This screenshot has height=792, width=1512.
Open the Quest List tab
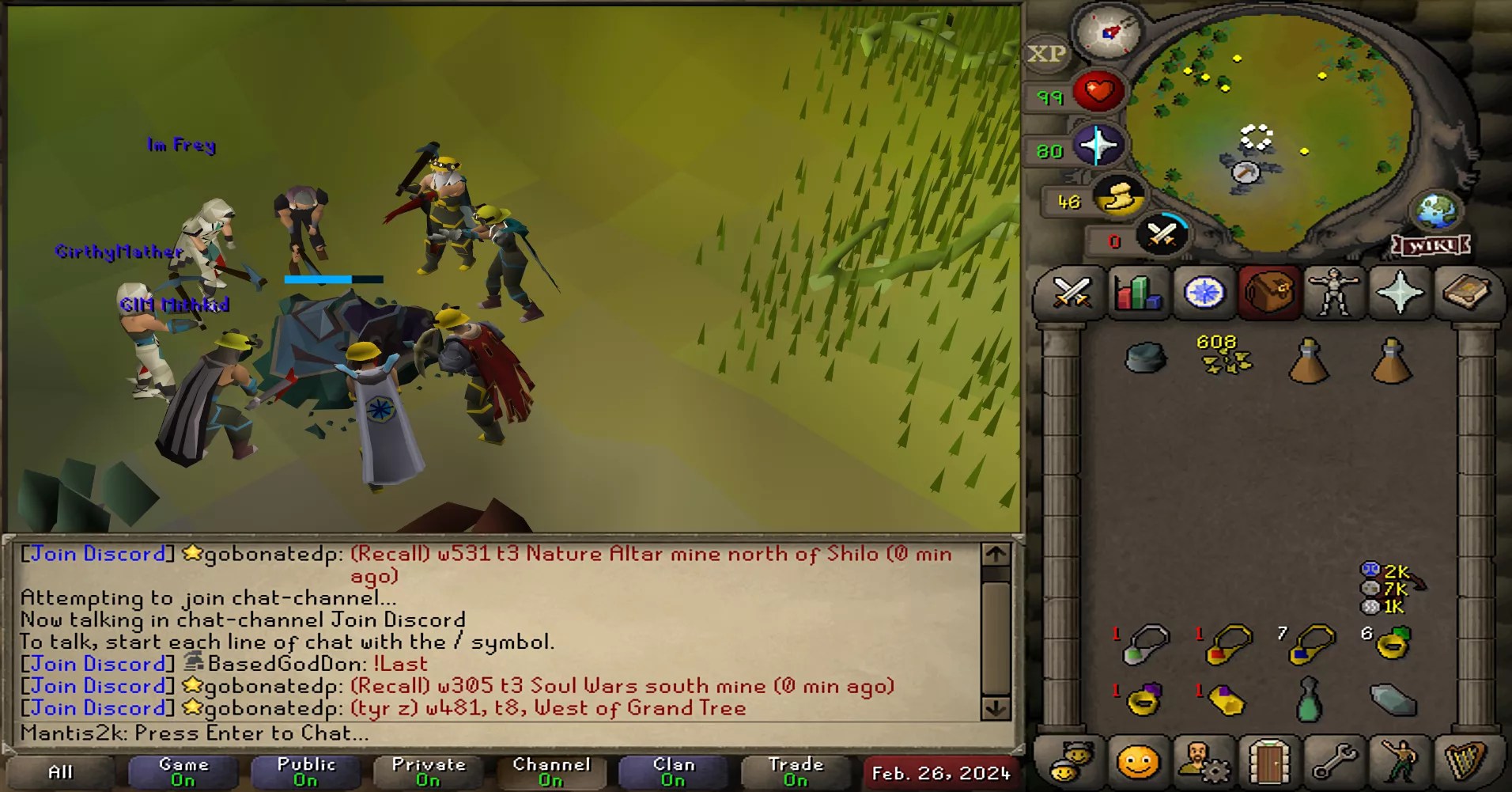[1203, 294]
